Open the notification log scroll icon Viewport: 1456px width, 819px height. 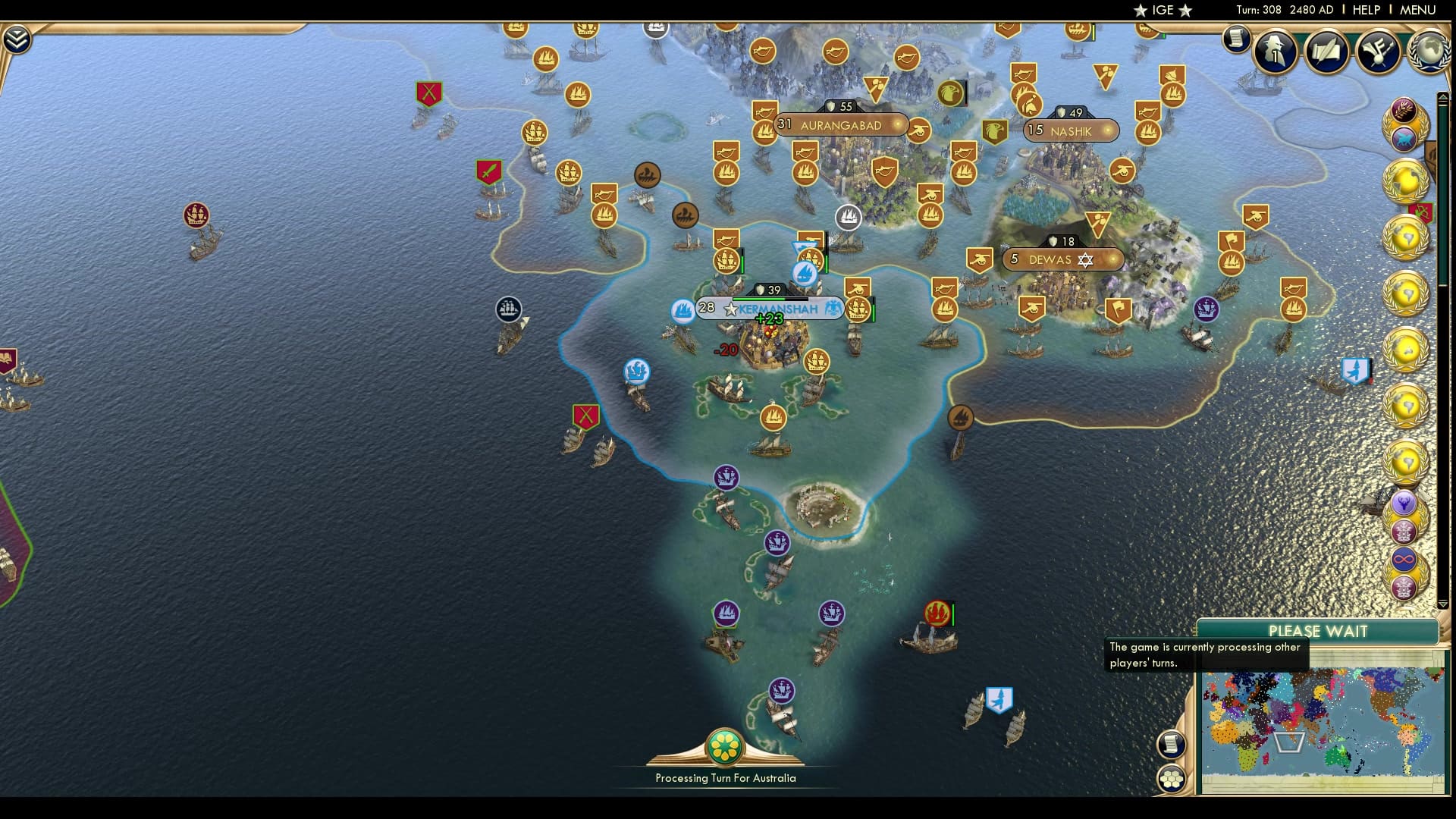1237,39
